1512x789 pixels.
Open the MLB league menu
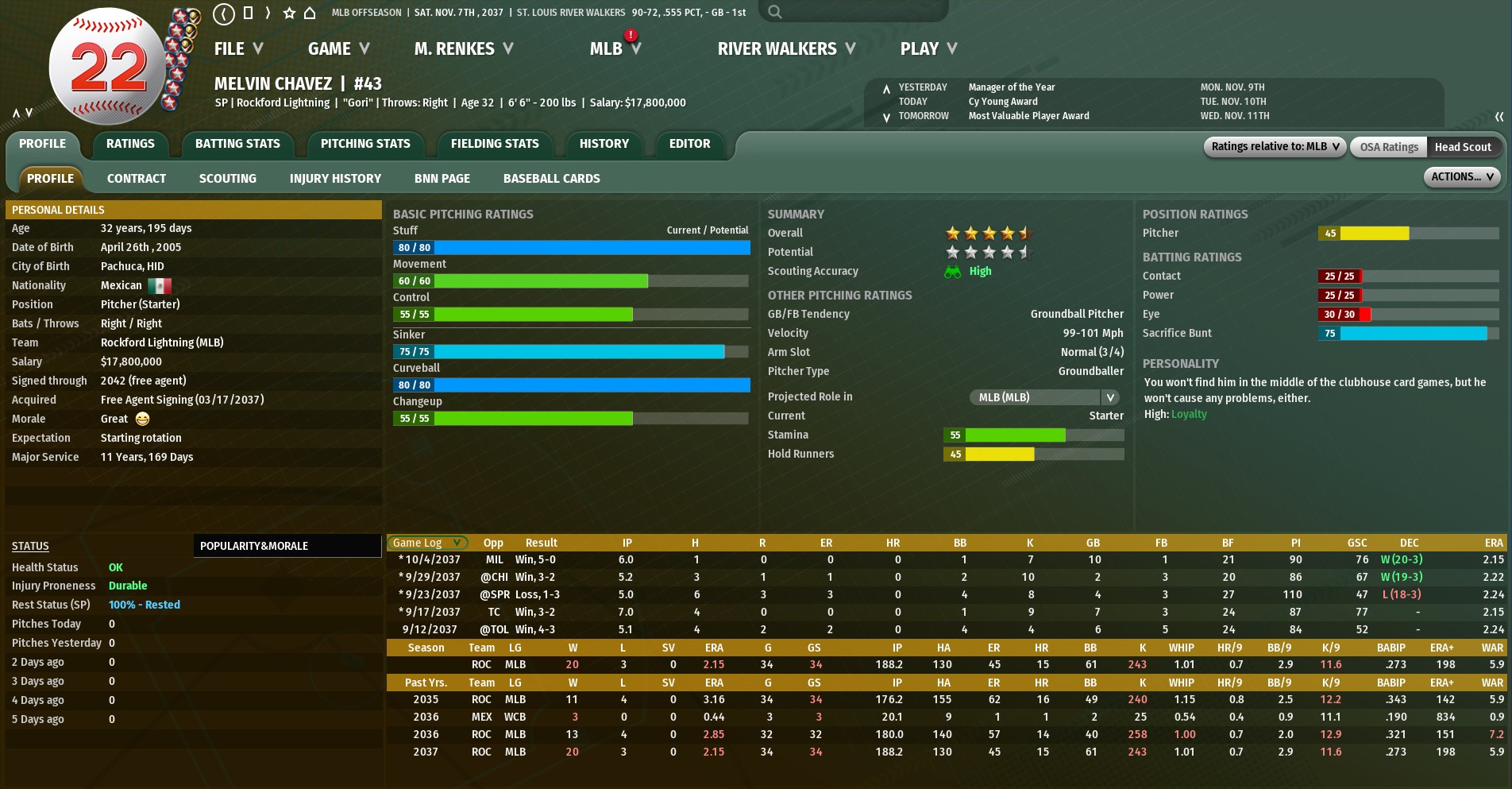pos(614,49)
